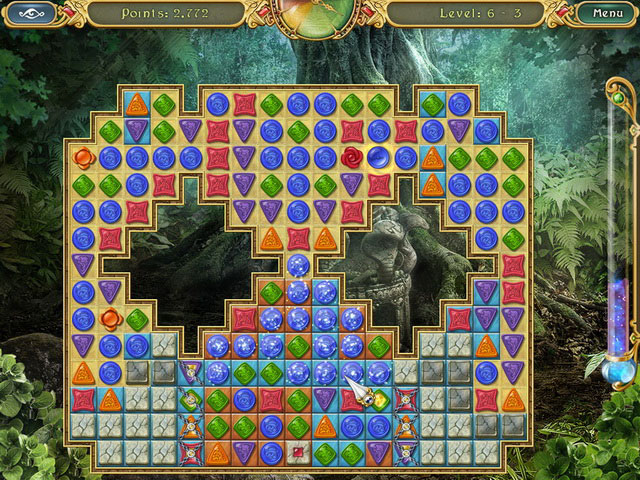Select the red rose tile
640x480 pixels.
[x=352, y=157]
